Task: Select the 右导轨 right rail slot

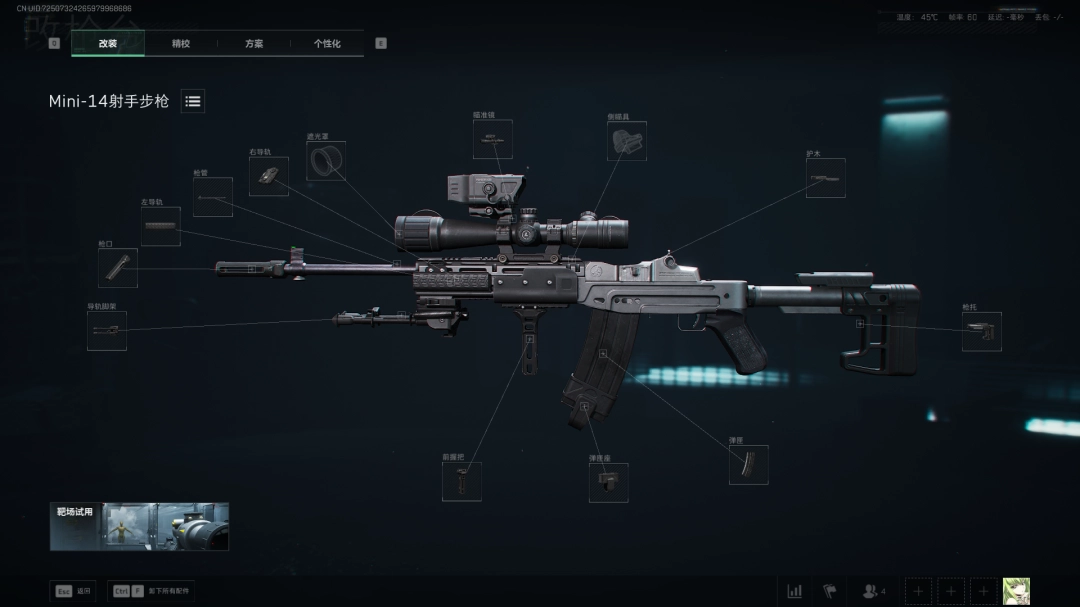Action: click(x=268, y=176)
